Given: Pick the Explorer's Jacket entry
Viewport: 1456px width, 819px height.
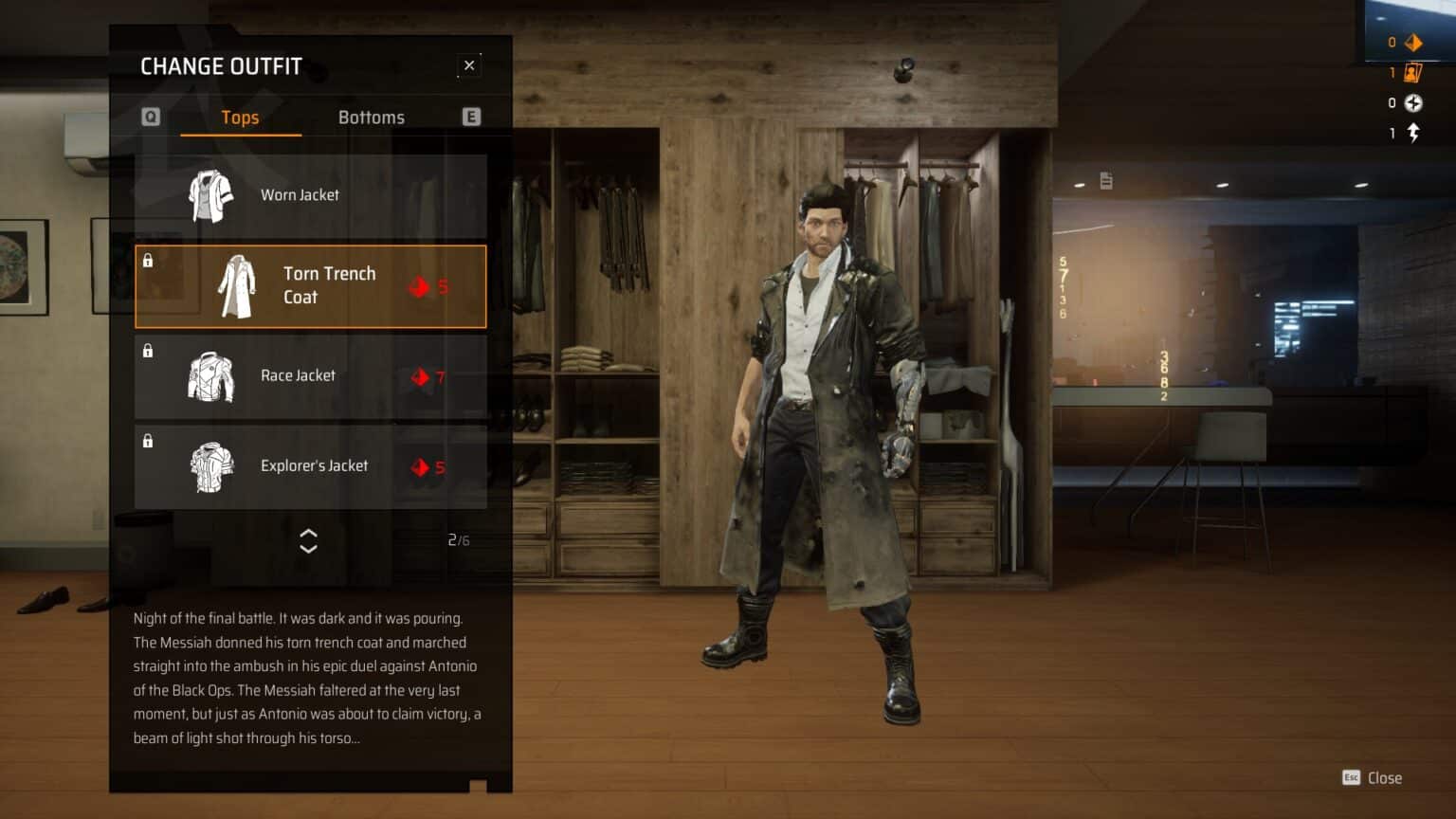Looking at the screenshot, I should 311,466.
